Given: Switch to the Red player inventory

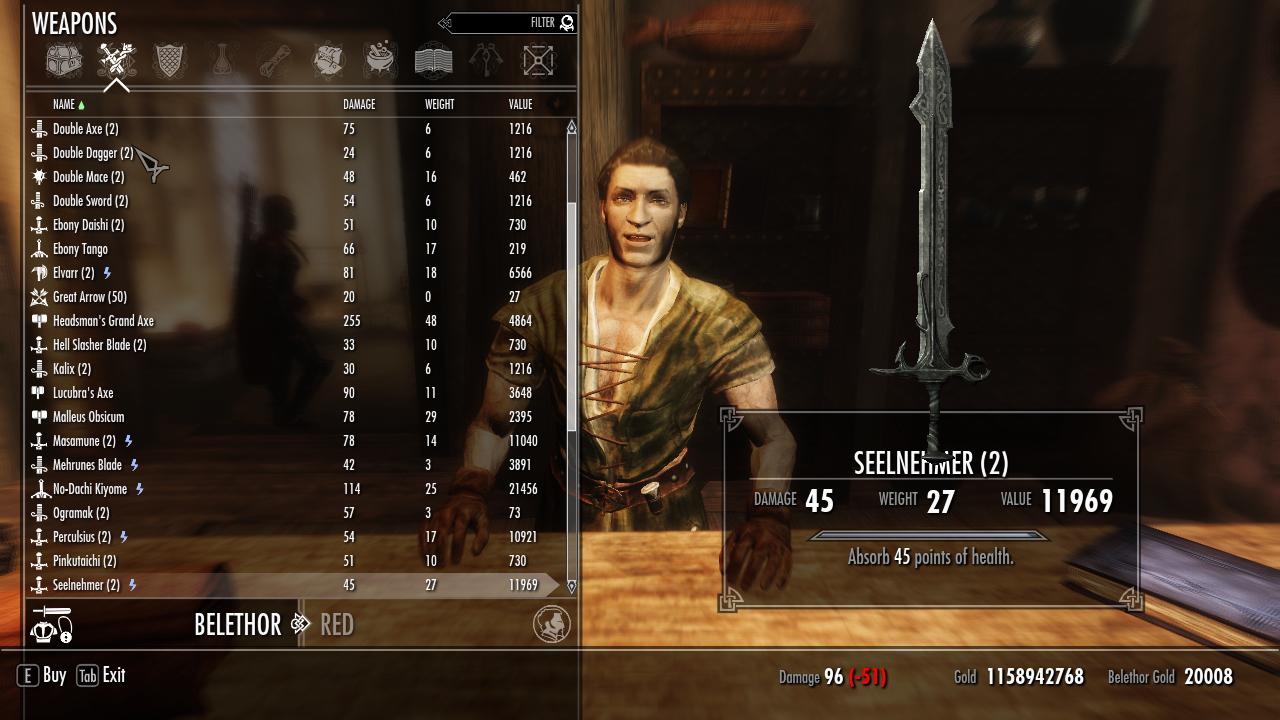Looking at the screenshot, I should point(337,625).
